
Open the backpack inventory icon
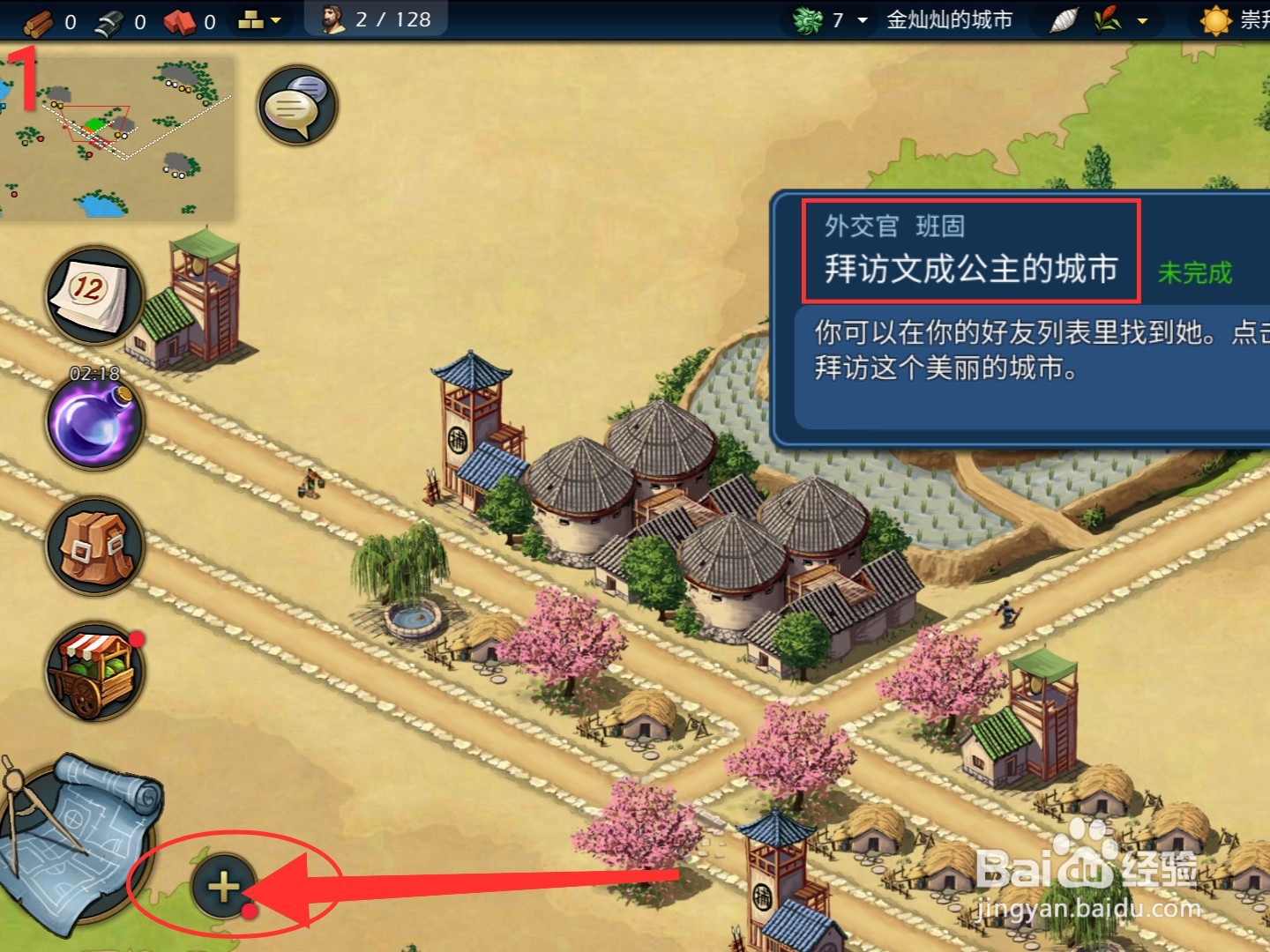93,545
